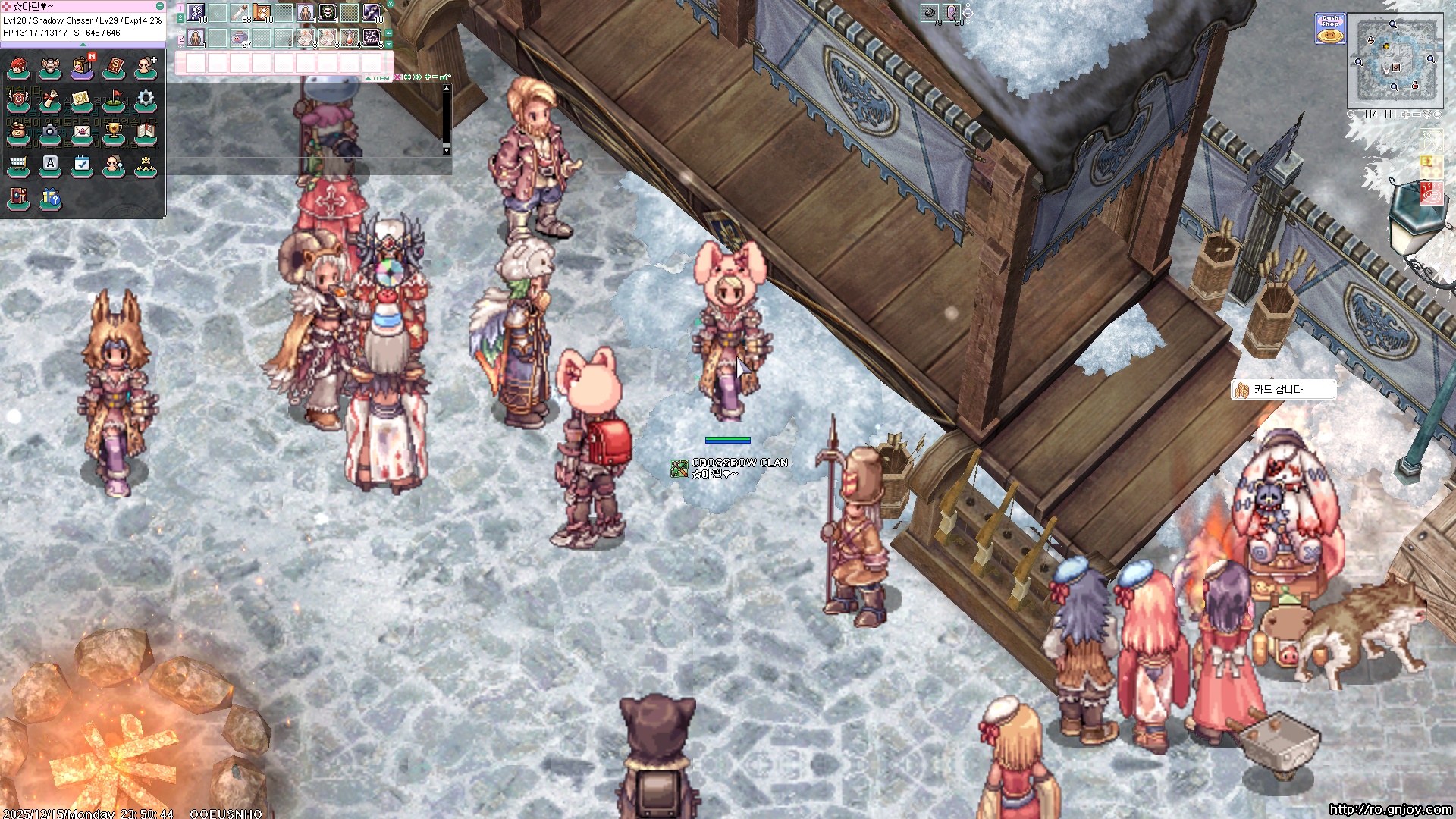Open the '카드 삽니다' chat room sign
The height and width of the screenshot is (819, 1456).
(1282, 390)
